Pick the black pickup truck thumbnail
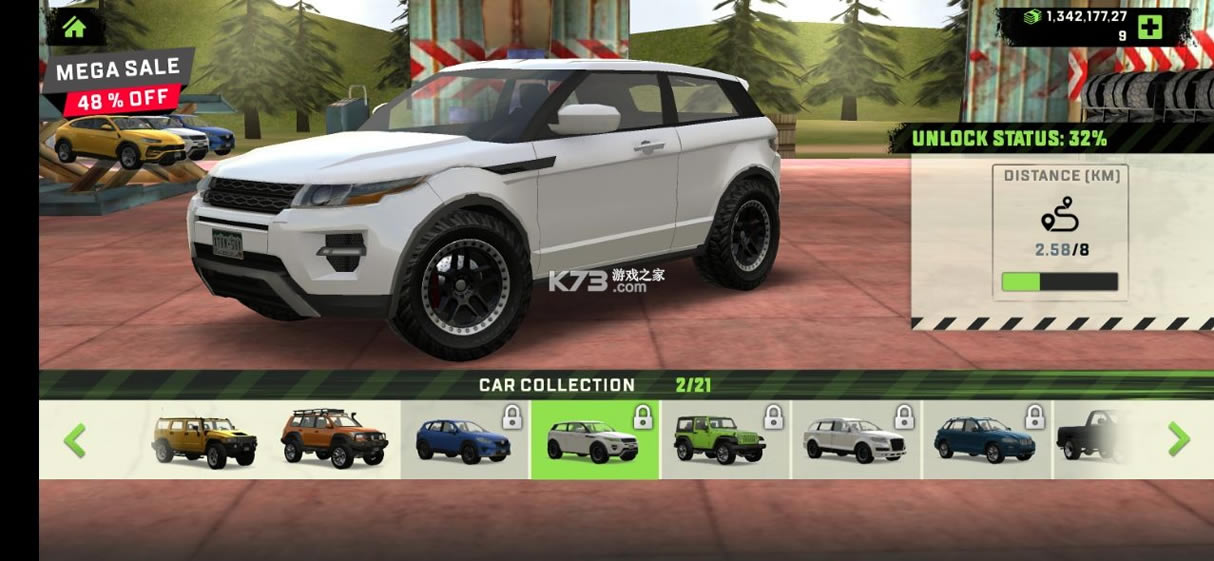This screenshot has width=1214, height=561. (x=1095, y=438)
